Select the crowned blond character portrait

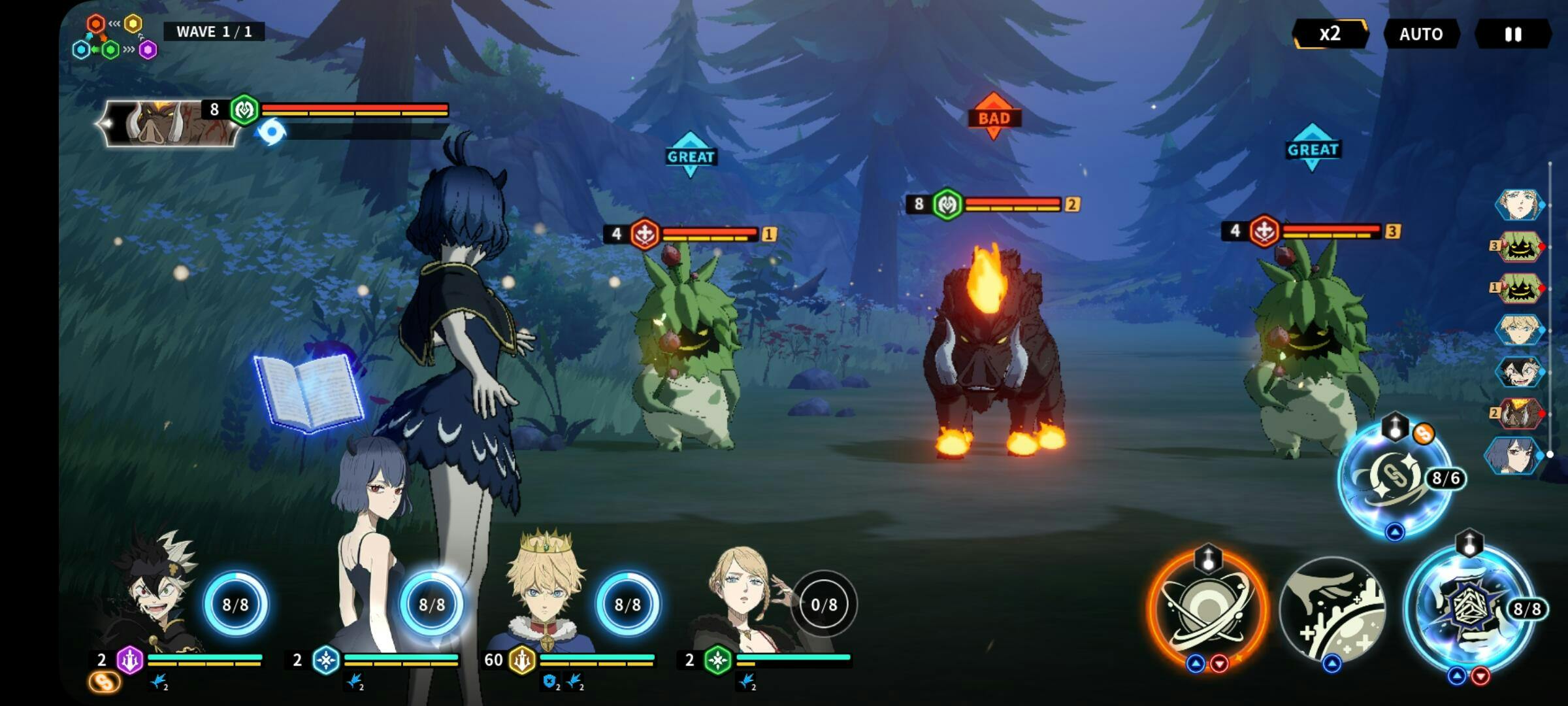pyautogui.click(x=544, y=598)
